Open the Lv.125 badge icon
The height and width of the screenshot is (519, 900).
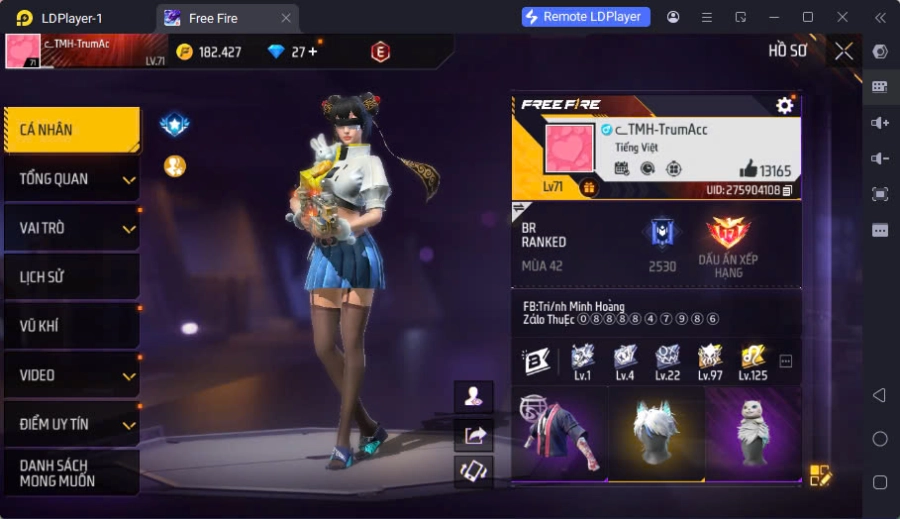[x=753, y=360]
